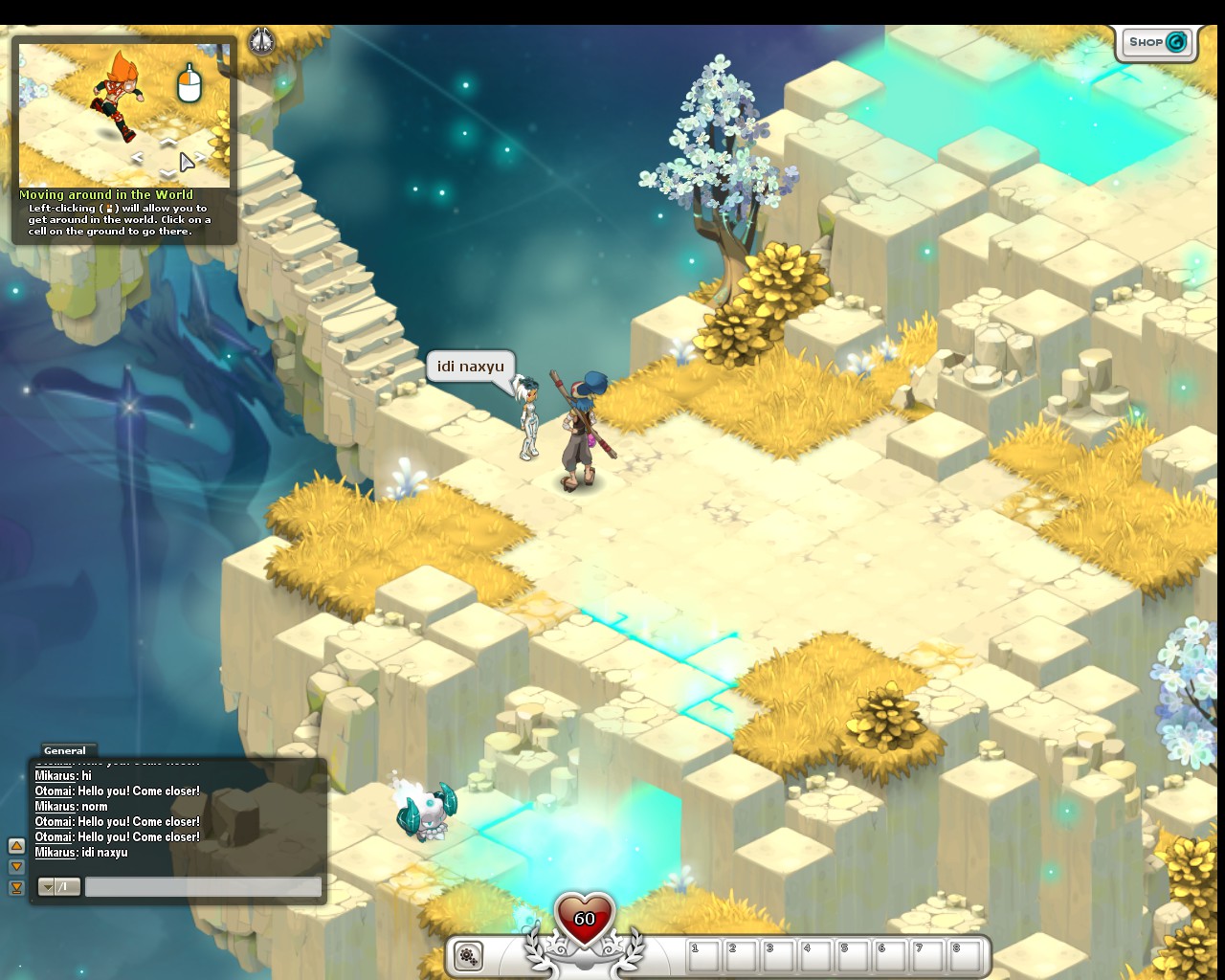Click the idi naxyu speech bubble
This screenshot has width=1225, height=980.
pos(470,367)
